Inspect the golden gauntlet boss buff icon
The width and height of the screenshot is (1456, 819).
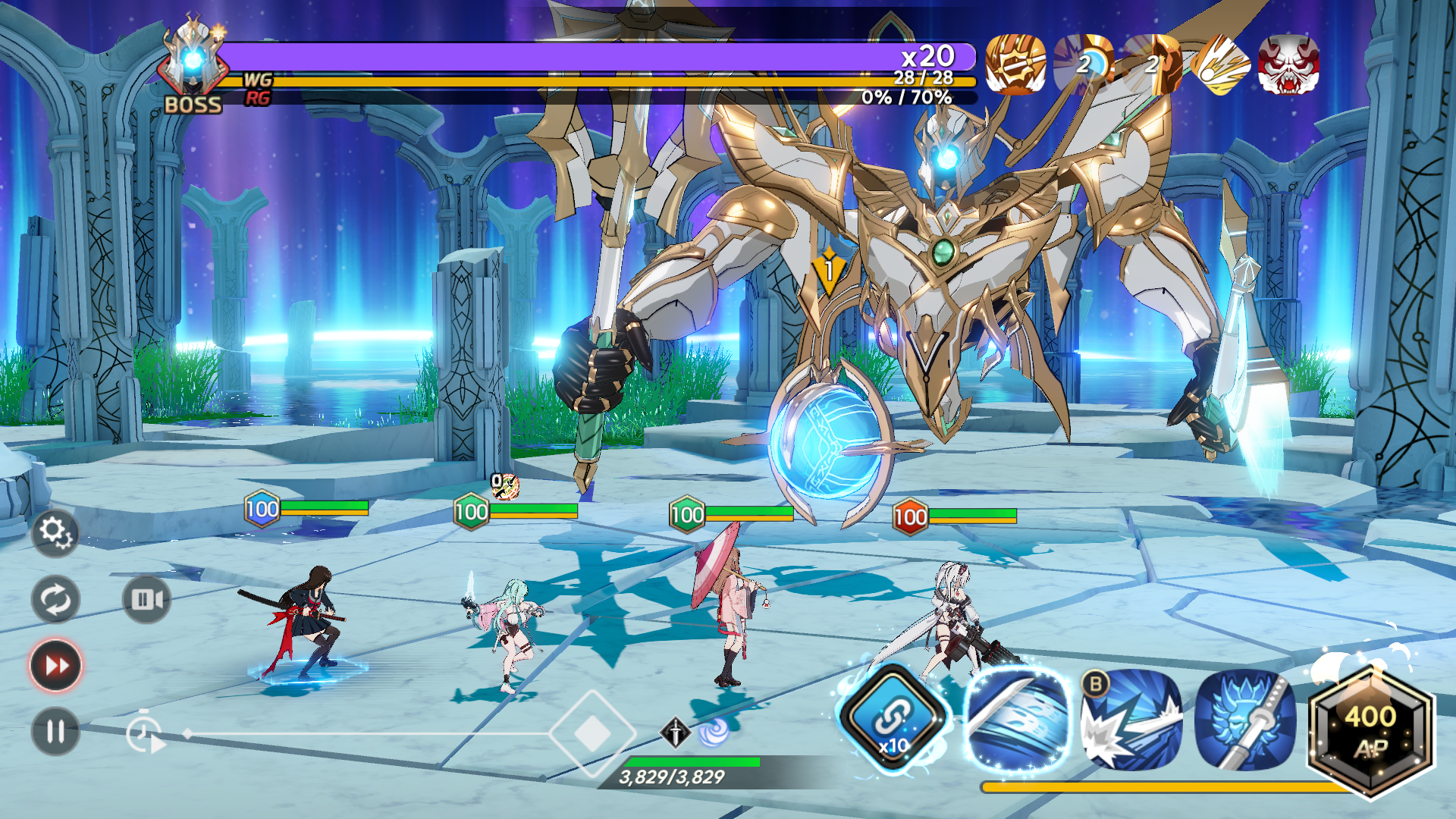1015,65
